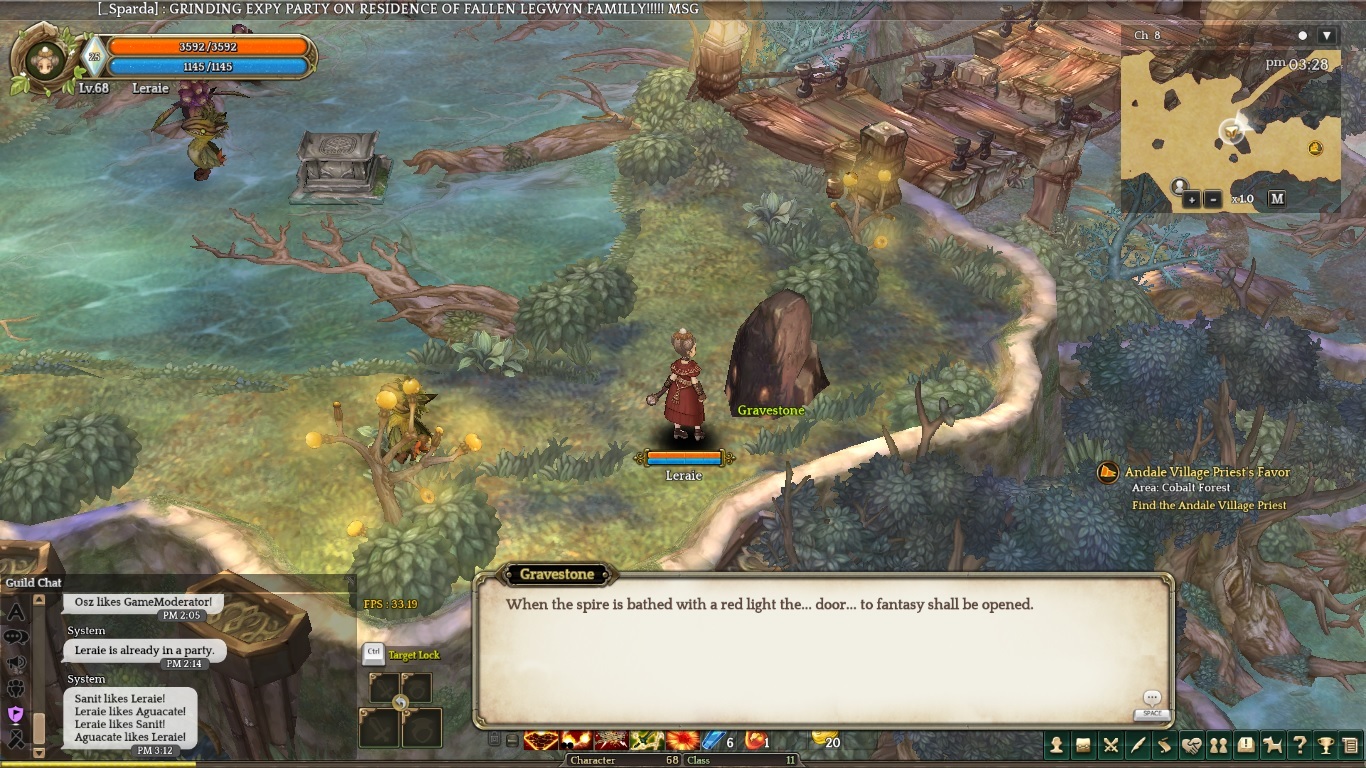1366x768 pixels.
Task: Open the trophy achievements button
Action: [1326, 745]
